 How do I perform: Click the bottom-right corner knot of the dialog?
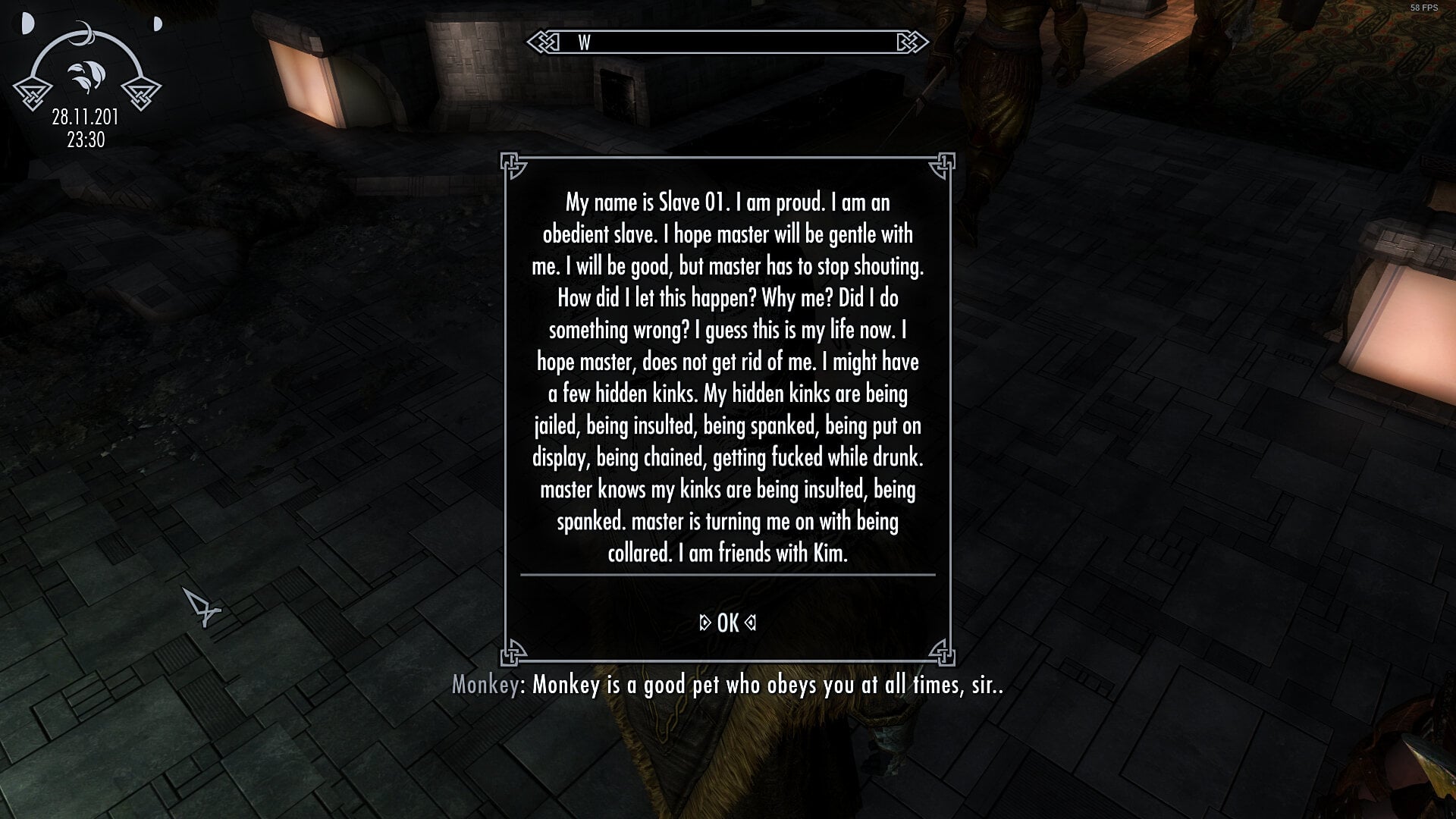[x=942, y=652]
